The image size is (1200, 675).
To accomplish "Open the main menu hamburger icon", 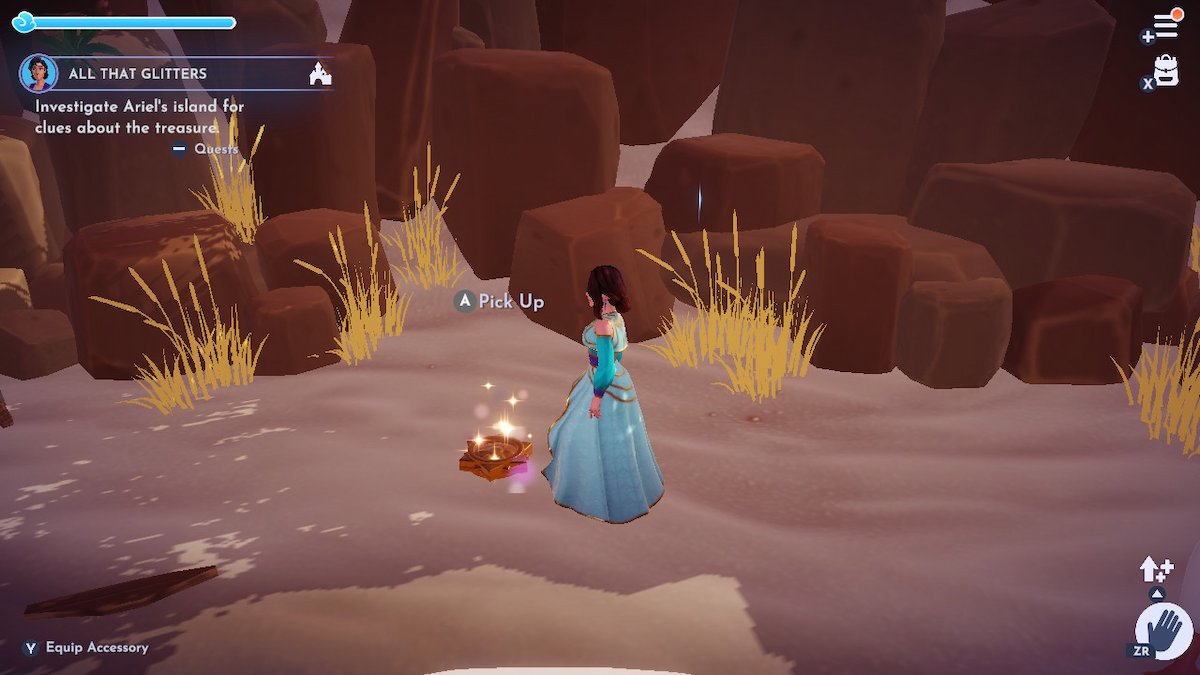I will [1165, 26].
